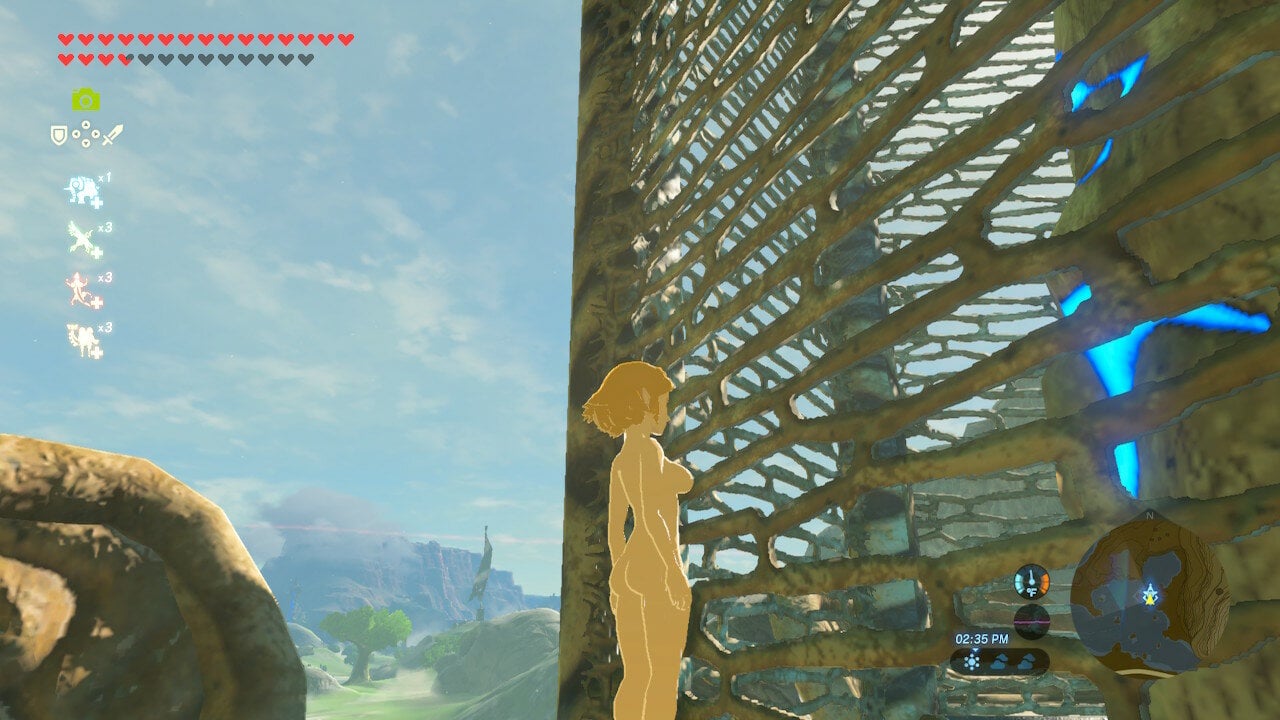Click the noise detection meter
The height and width of the screenshot is (720, 1280).
click(x=1031, y=622)
